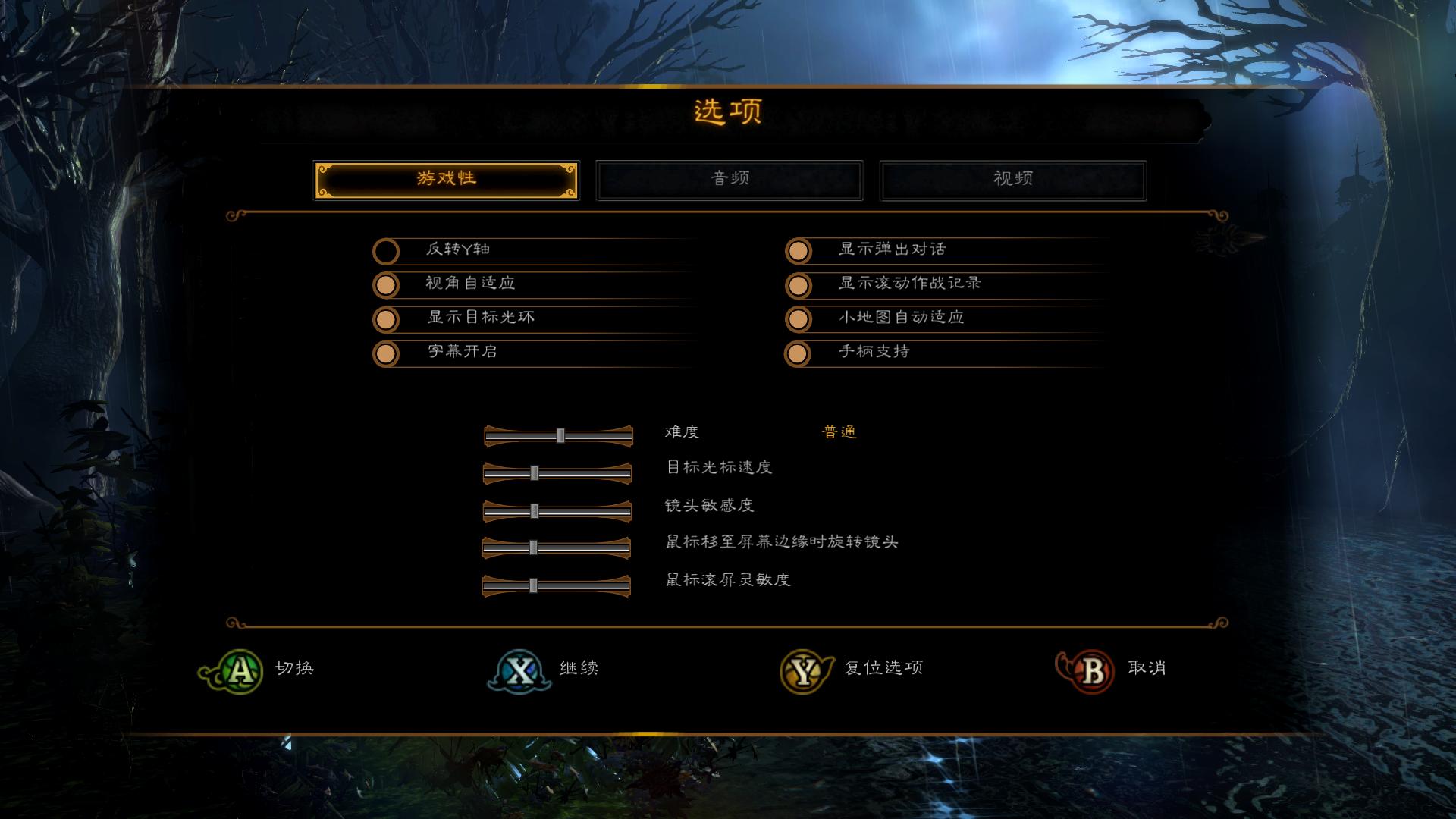Switch to the 音频 tab

click(730, 179)
